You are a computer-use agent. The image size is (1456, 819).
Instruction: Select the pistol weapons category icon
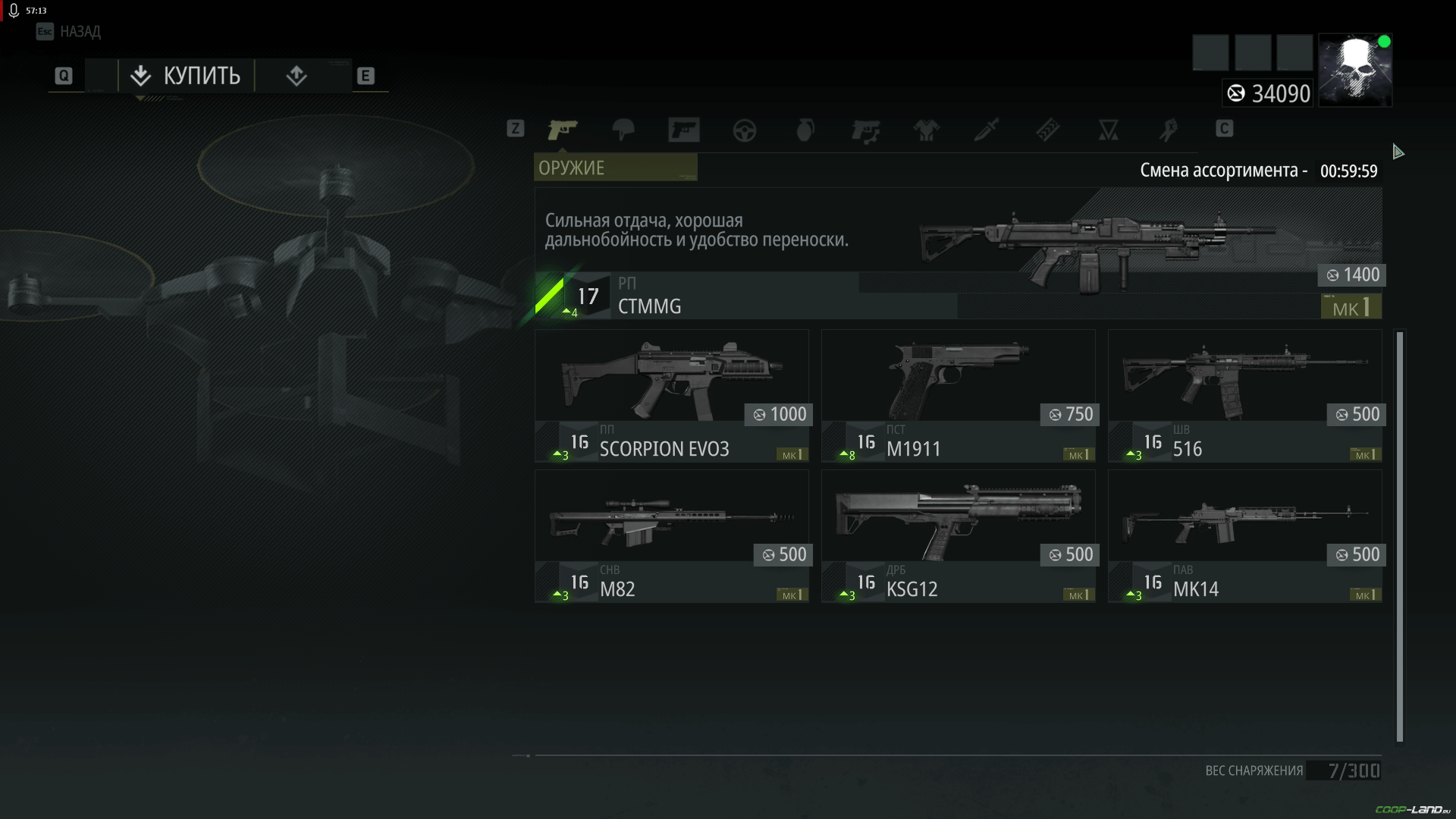pyautogui.click(x=563, y=130)
